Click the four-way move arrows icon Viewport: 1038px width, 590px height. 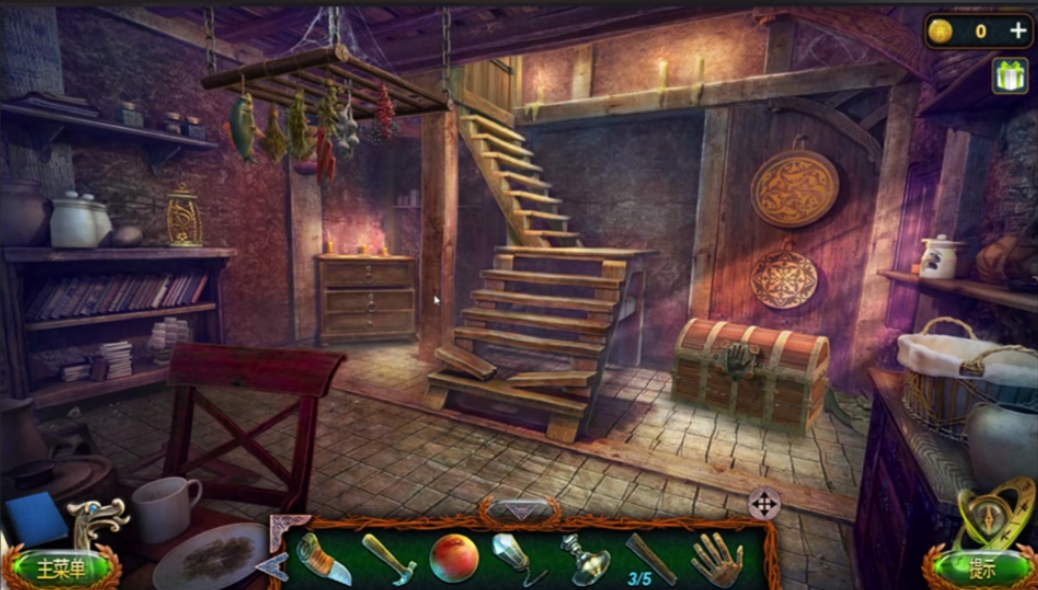click(x=764, y=504)
